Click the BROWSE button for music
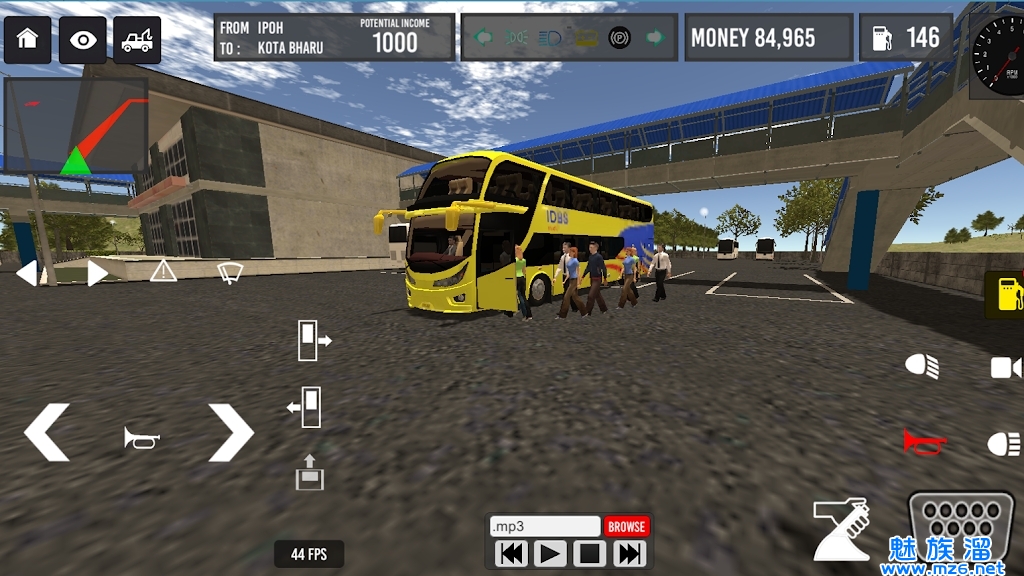This screenshot has height=576, width=1024. click(x=626, y=526)
